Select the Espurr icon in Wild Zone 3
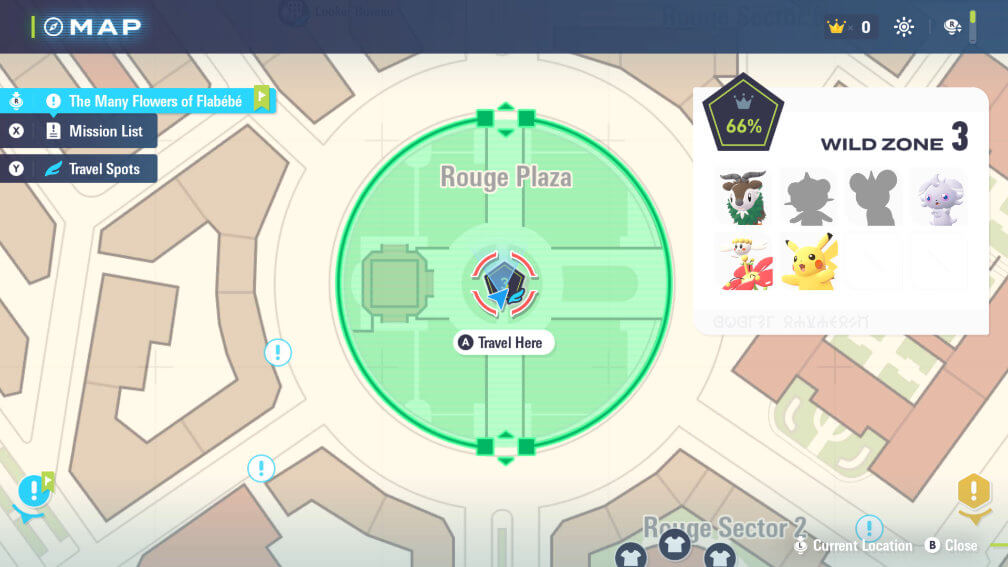Viewport: 1008px width, 567px height. coord(938,198)
